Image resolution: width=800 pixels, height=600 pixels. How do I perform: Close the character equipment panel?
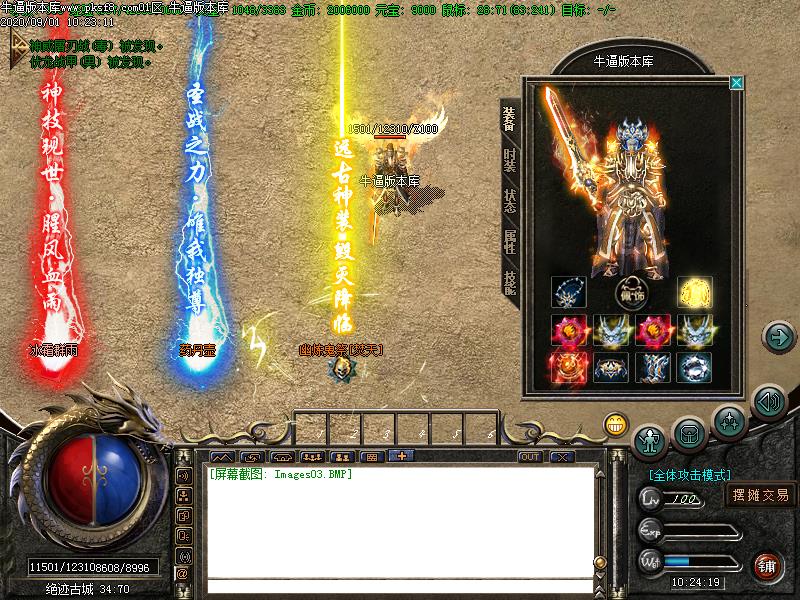click(x=737, y=83)
